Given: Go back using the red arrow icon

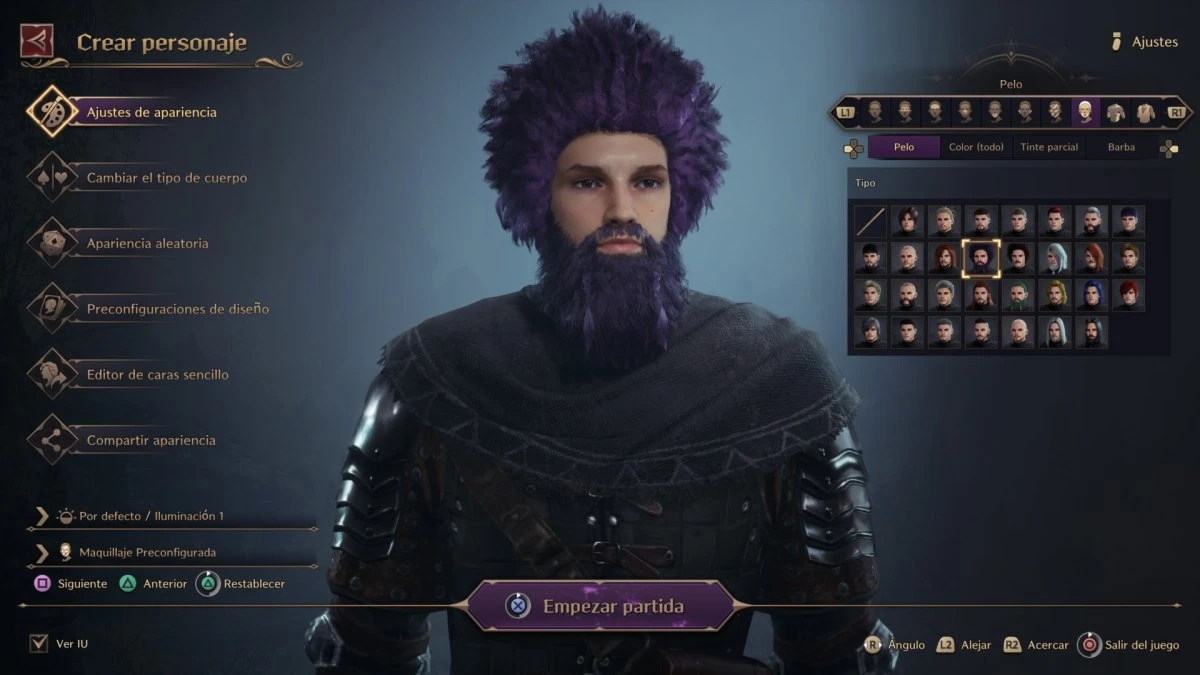Looking at the screenshot, I should click(x=36, y=41).
